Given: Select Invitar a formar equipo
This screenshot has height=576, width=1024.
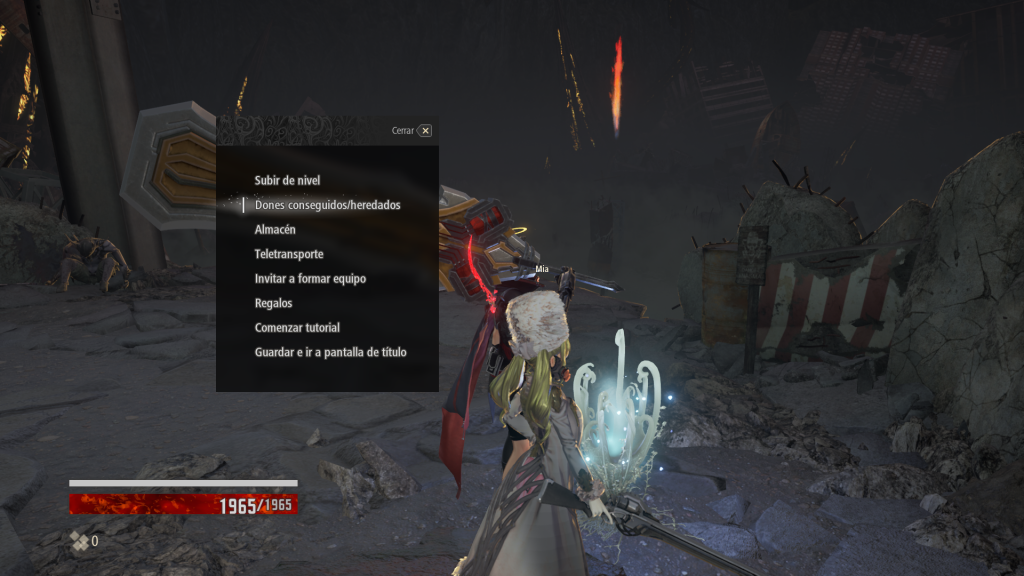Looking at the screenshot, I should coord(310,278).
